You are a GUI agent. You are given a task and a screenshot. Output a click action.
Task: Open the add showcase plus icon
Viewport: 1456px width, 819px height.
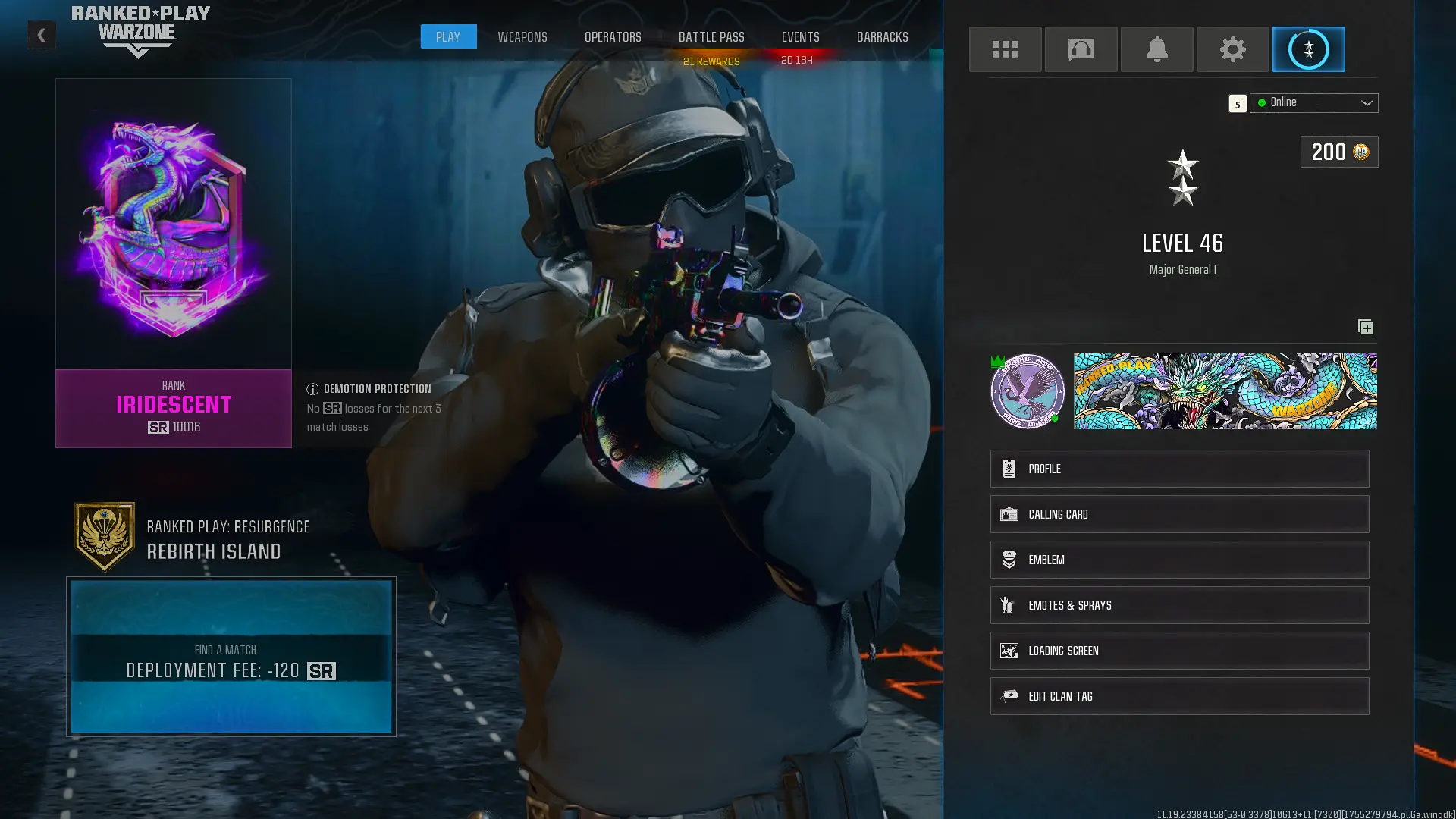click(x=1366, y=327)
